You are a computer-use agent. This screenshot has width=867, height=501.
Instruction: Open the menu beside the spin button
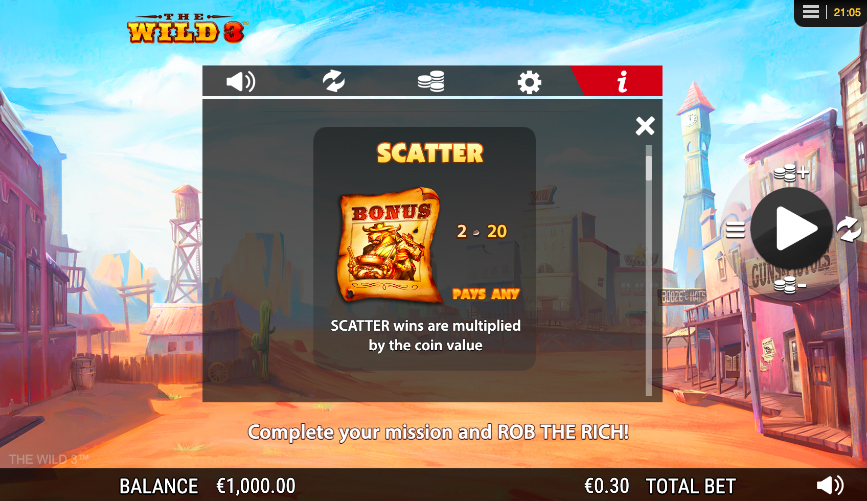tap(736, 230)
